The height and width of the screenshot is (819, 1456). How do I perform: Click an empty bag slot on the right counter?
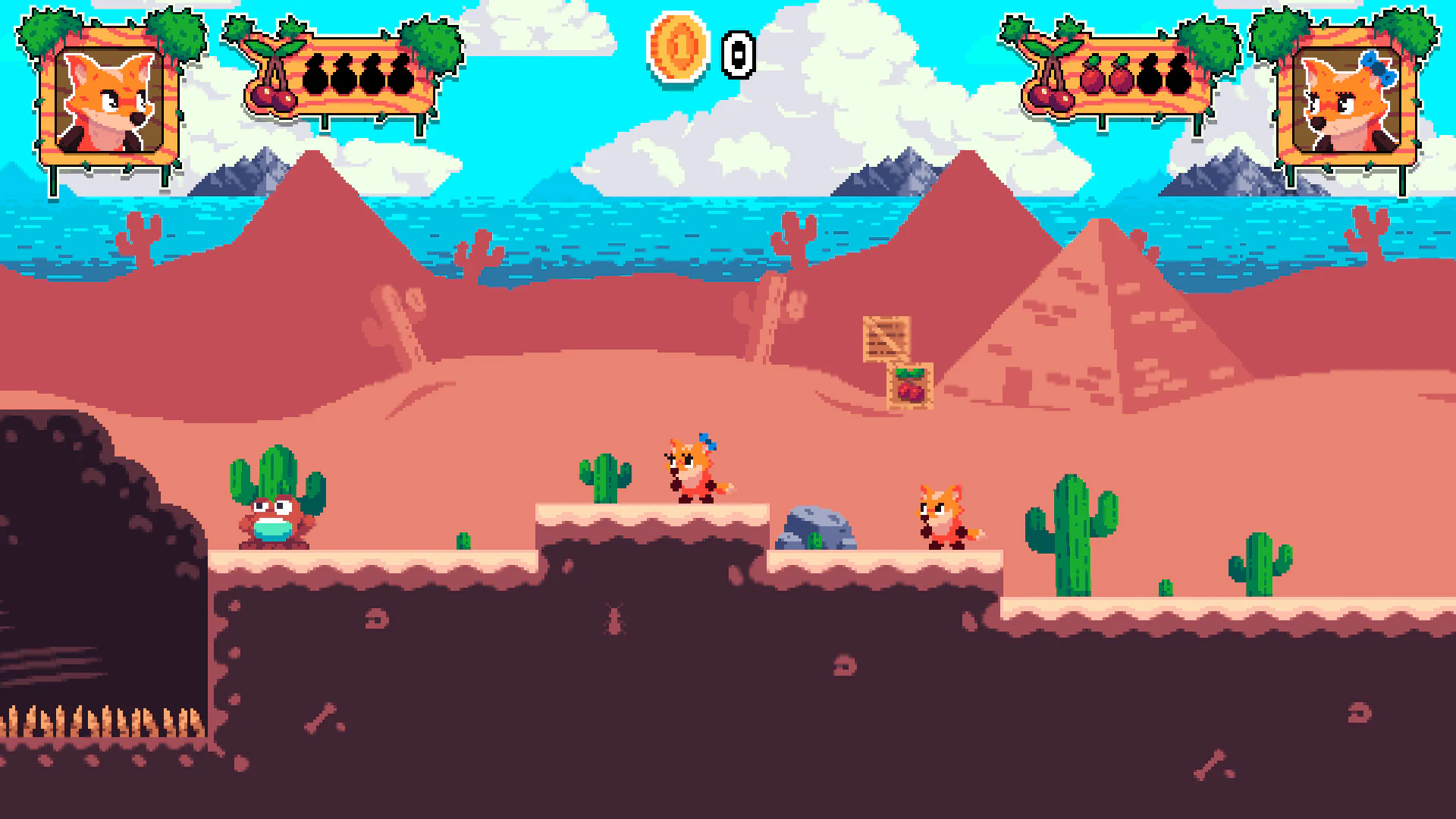pos(1150,76)
